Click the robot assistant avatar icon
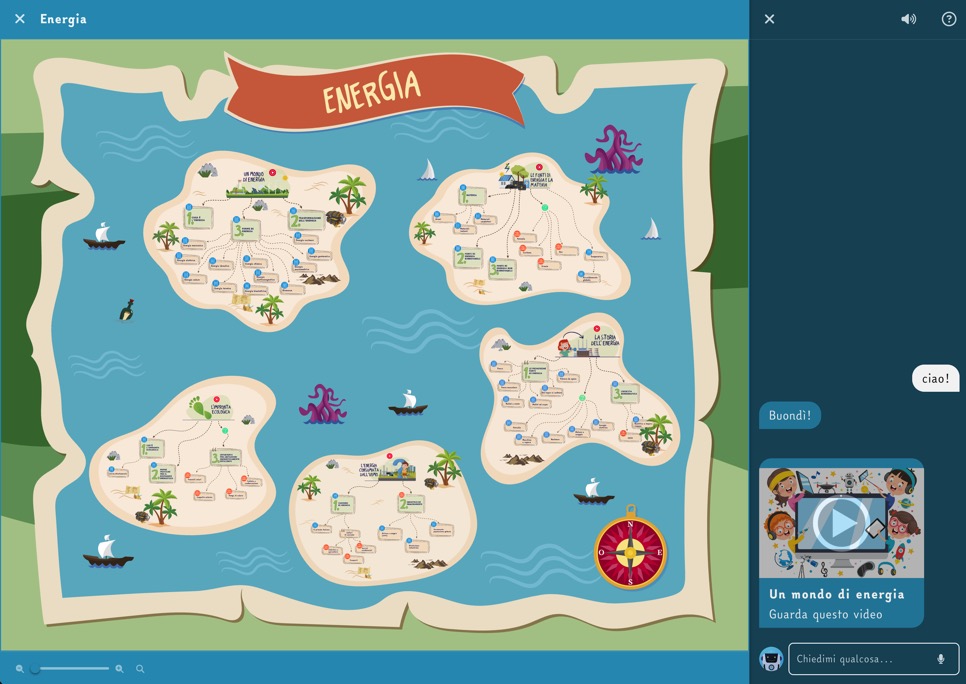 point(770,659)
